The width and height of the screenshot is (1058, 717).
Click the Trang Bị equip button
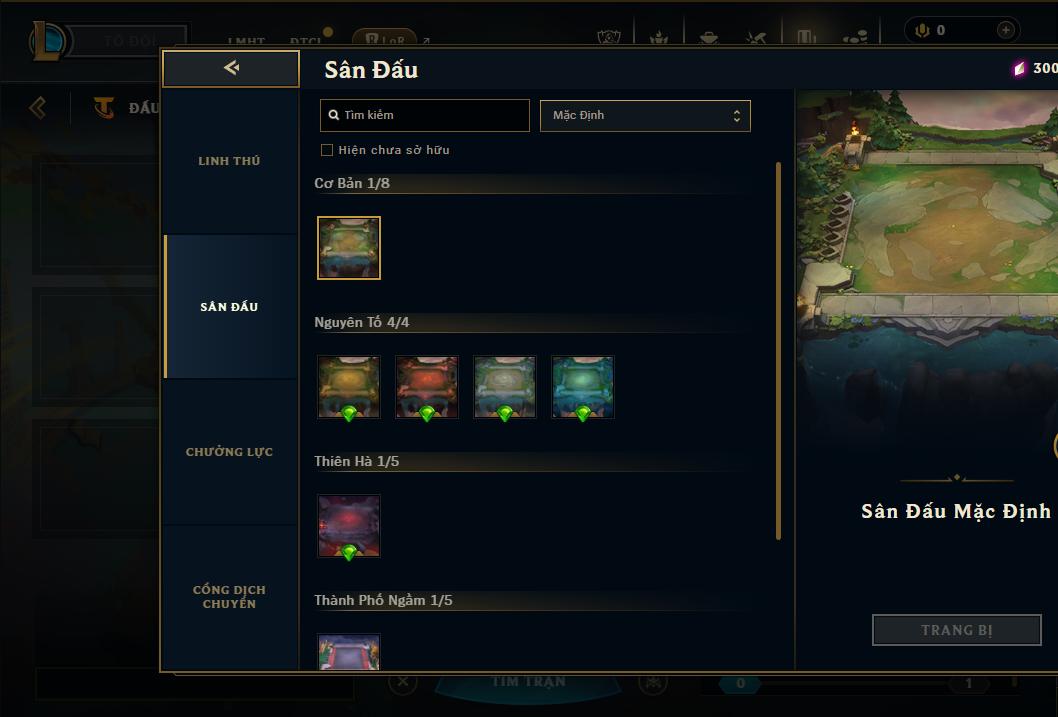click(956, 630)
